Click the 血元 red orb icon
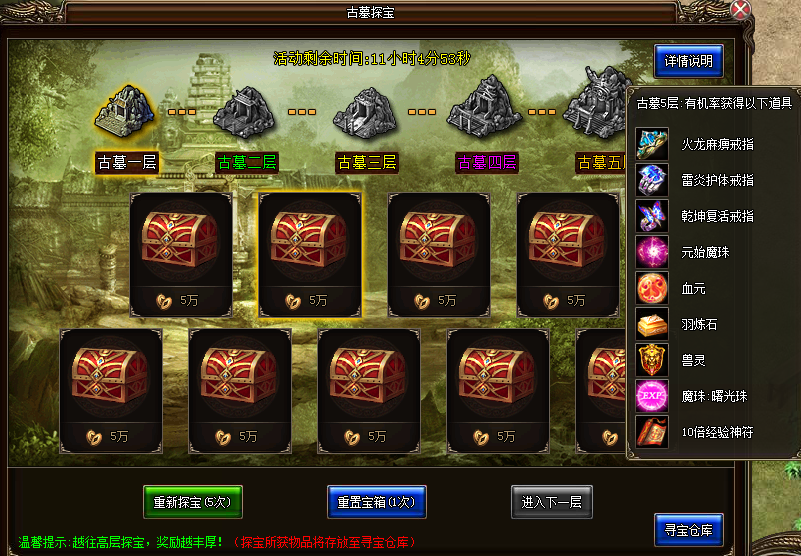 coord(652,288)
